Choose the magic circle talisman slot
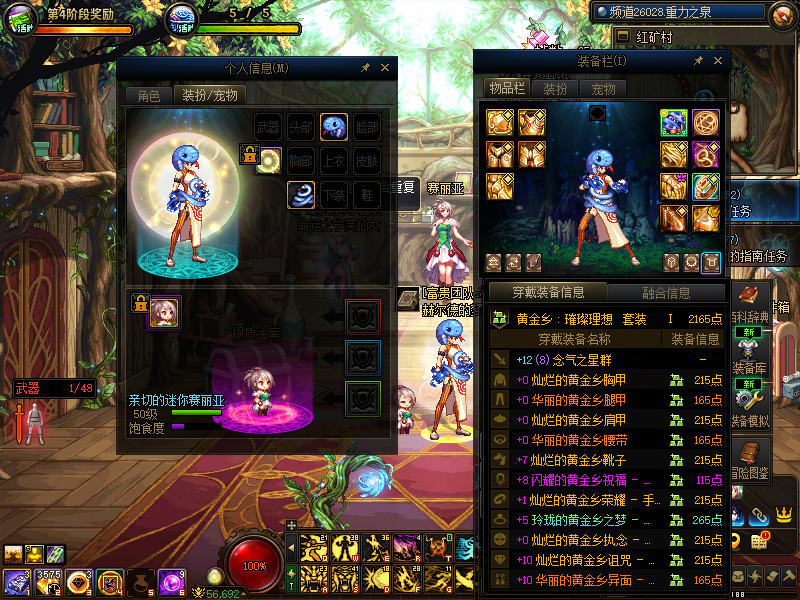 click(706, 123)
